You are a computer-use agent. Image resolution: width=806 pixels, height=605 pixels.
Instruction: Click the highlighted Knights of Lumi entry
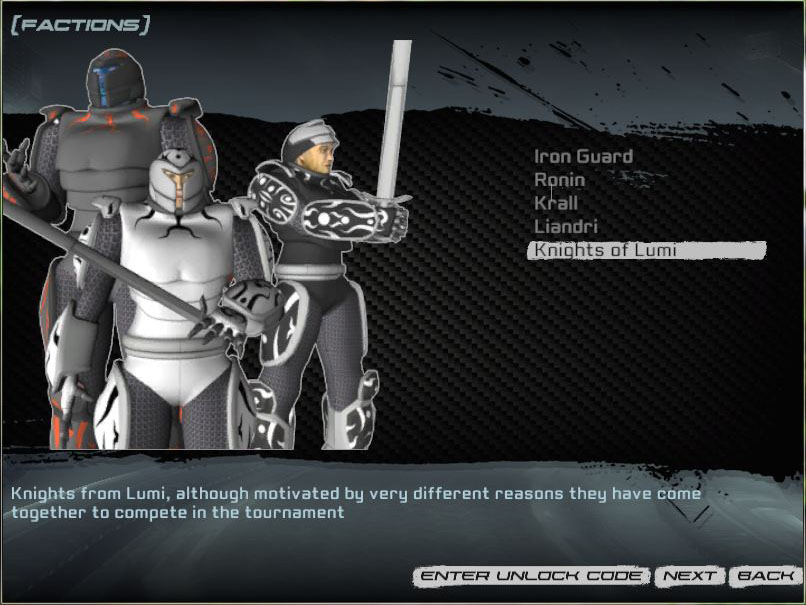[x=606, y=250]
